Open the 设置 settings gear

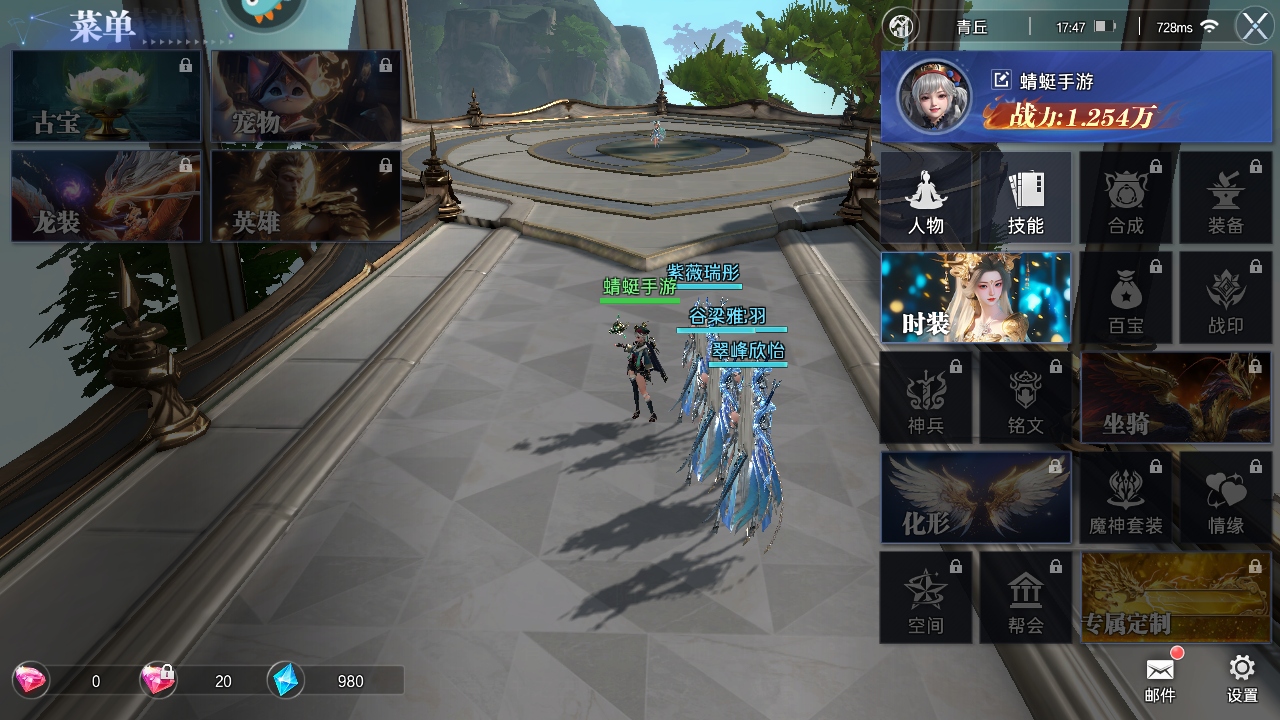tap(1242, 677)
